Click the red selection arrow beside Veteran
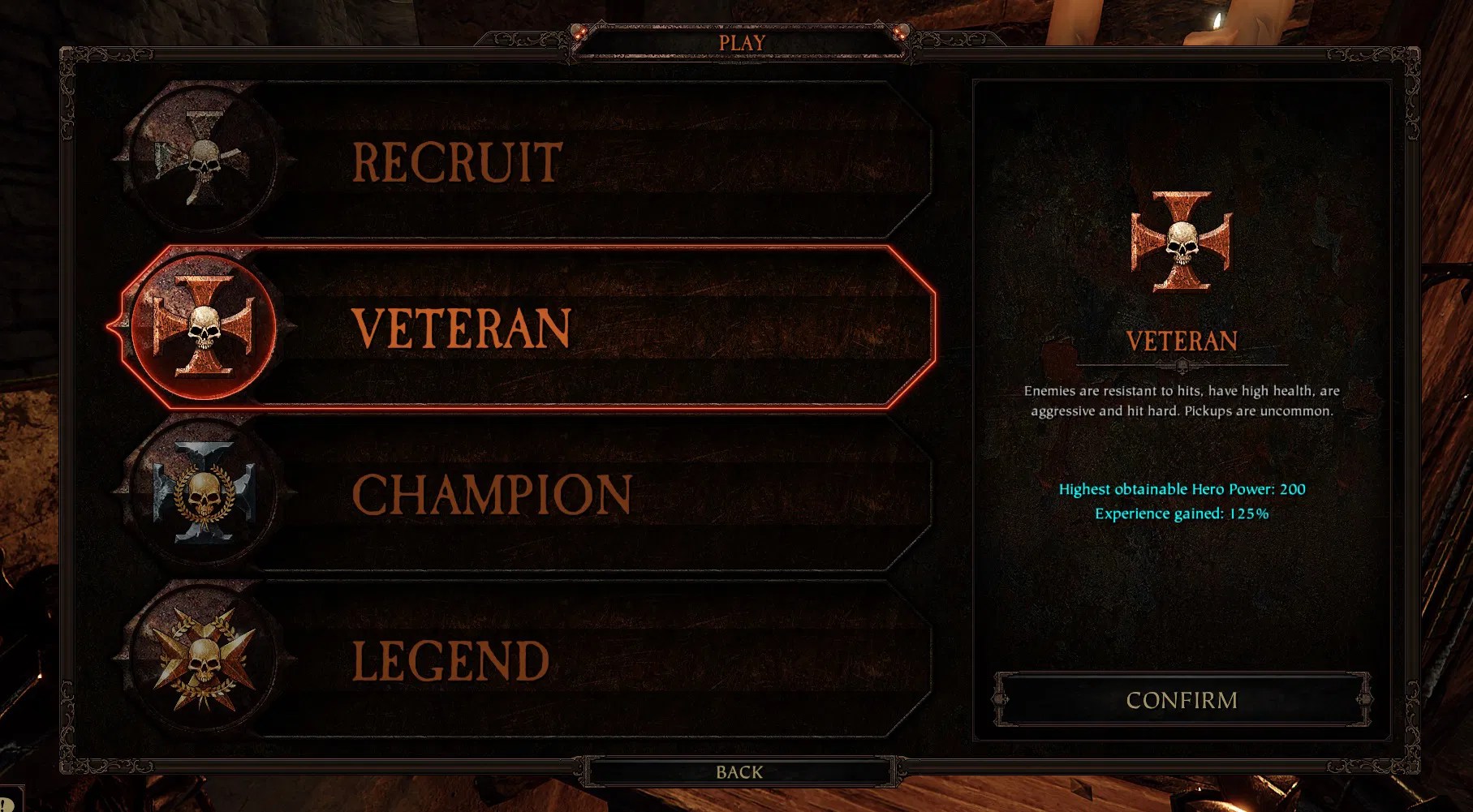This screenshot has width=1473, height=812. 112,324
